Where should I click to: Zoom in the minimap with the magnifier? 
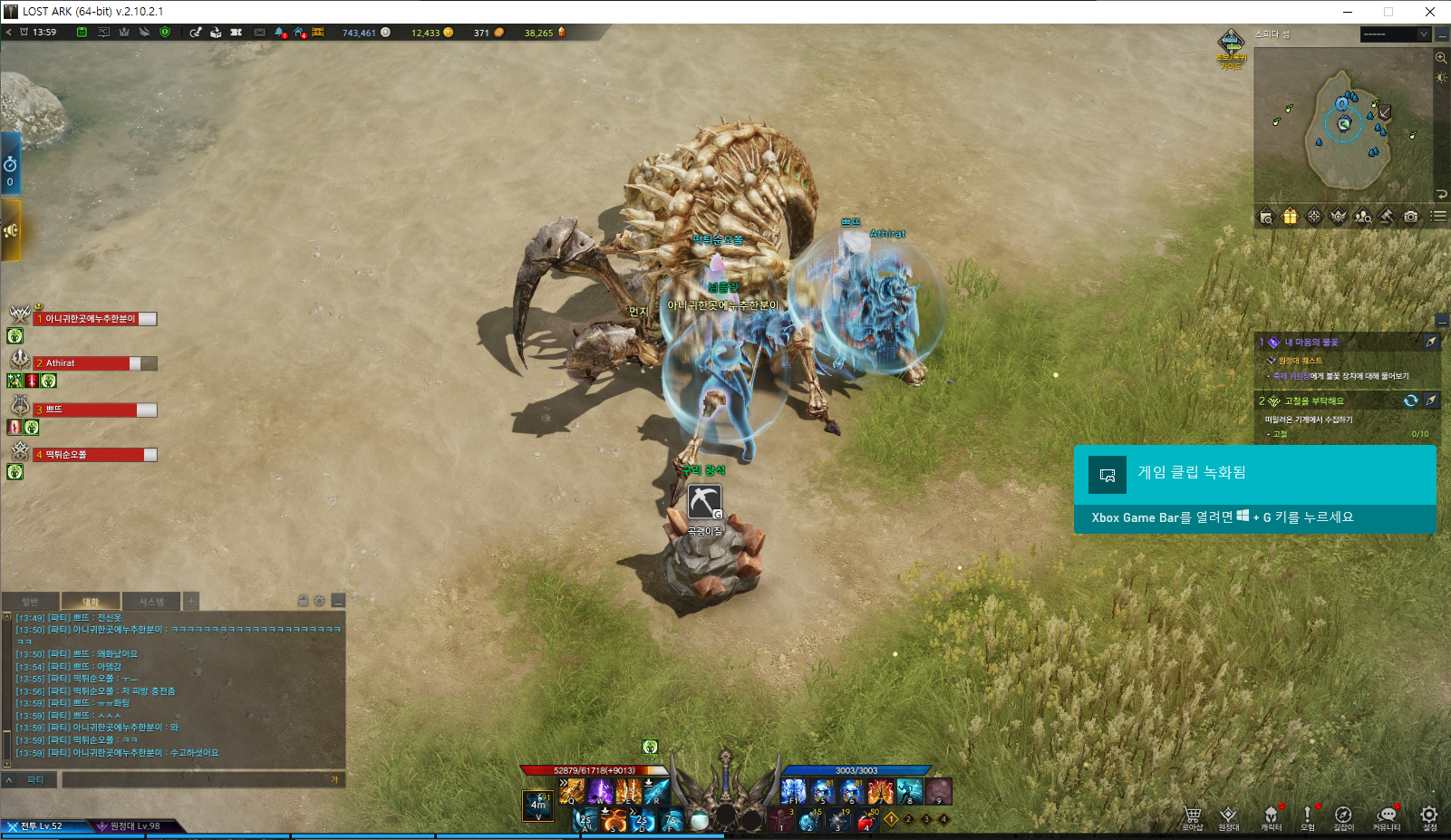[x=1441, y=57]
